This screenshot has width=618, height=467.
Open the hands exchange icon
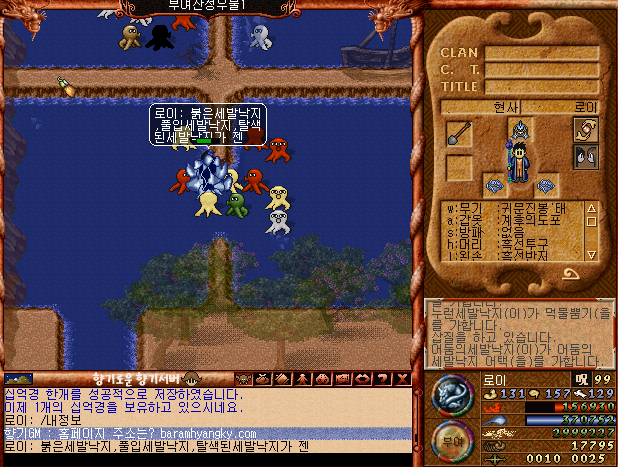[585, 129]
